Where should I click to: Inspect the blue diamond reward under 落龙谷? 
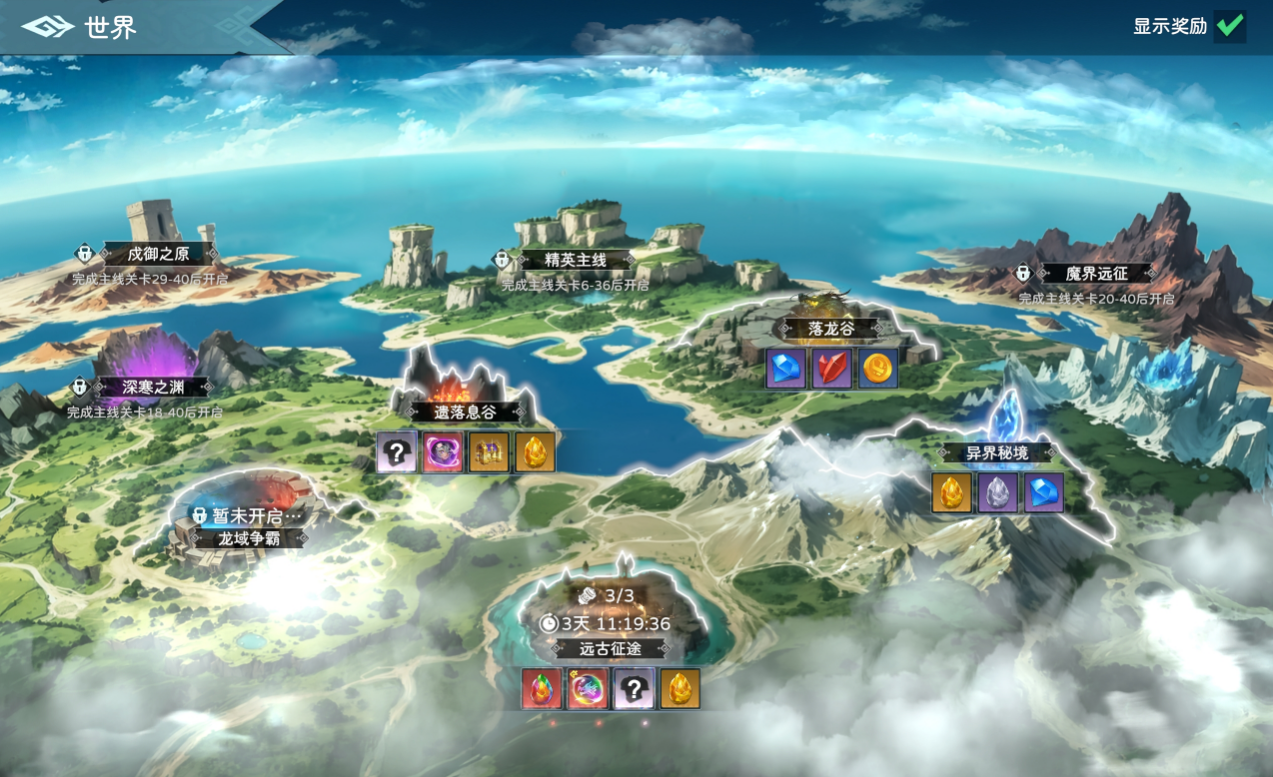tap(786, 368)
